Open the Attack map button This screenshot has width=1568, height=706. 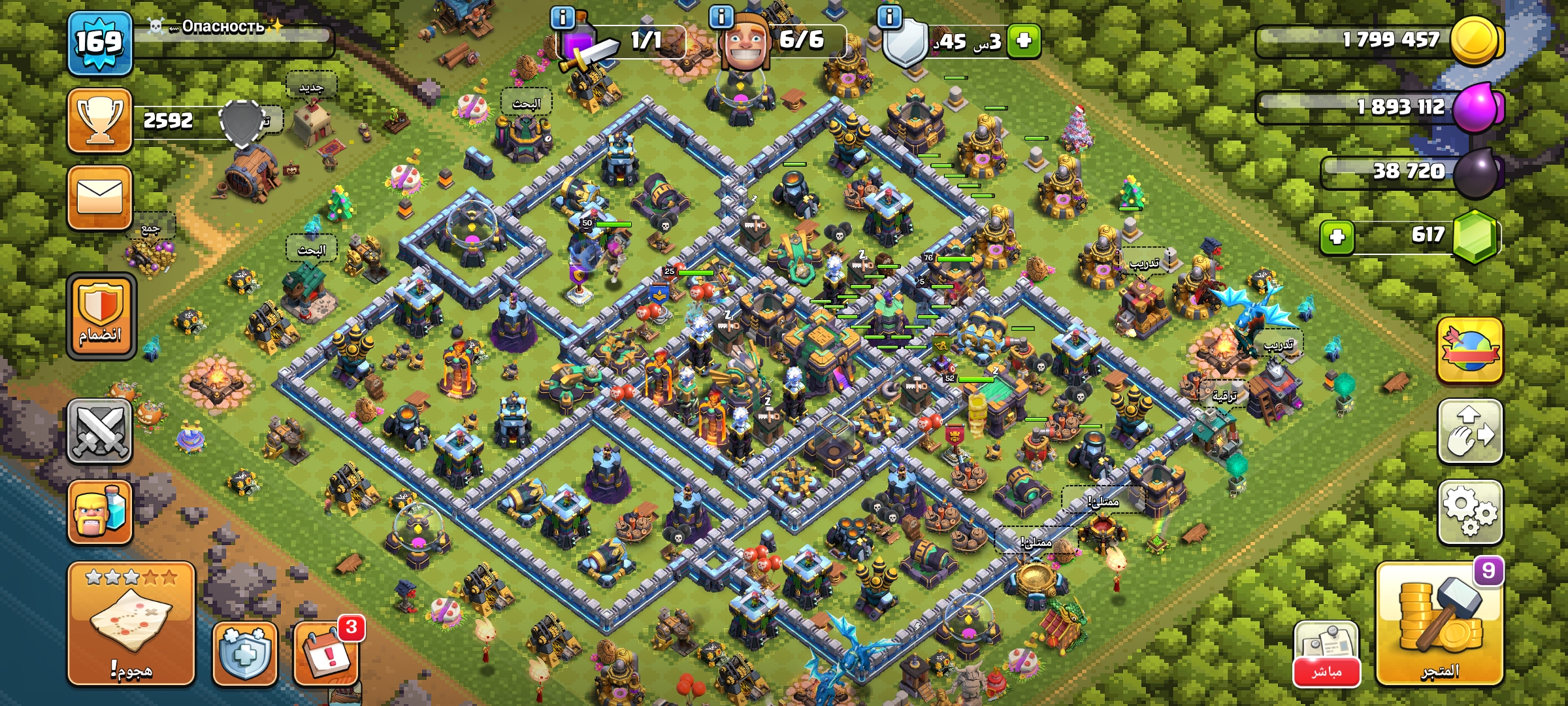pos(131,624)
